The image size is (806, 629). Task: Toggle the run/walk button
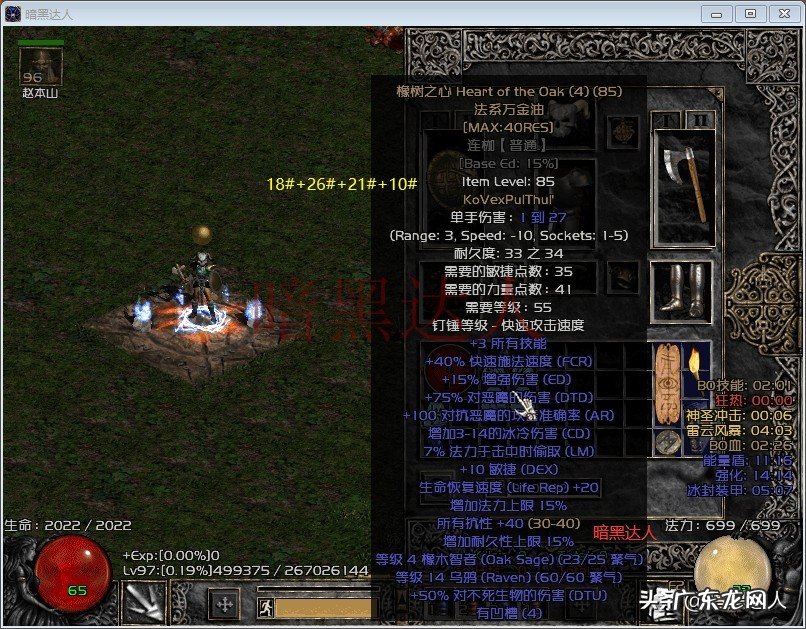point(265,607)
